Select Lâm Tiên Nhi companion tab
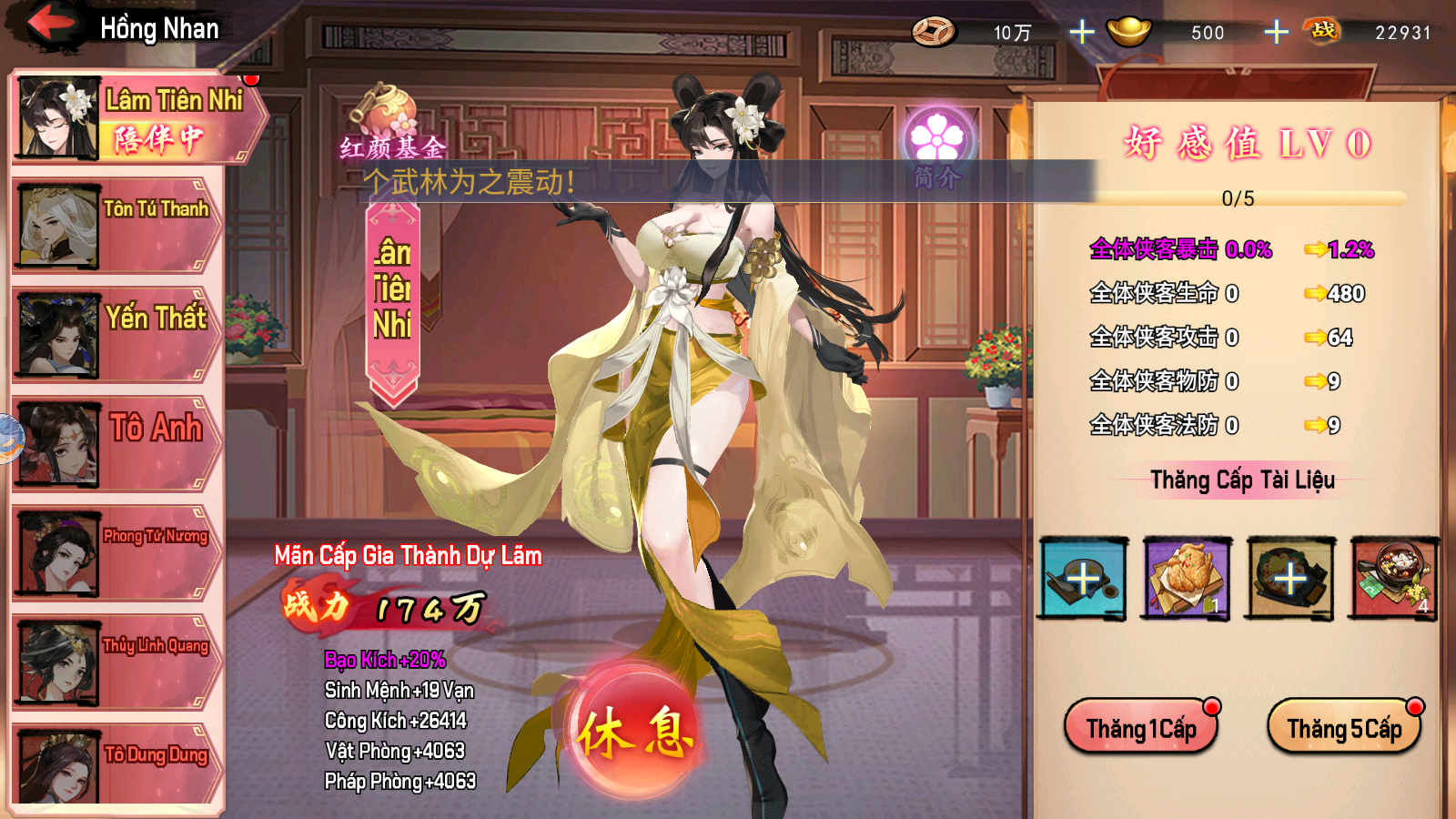 [x=136, y=118]
